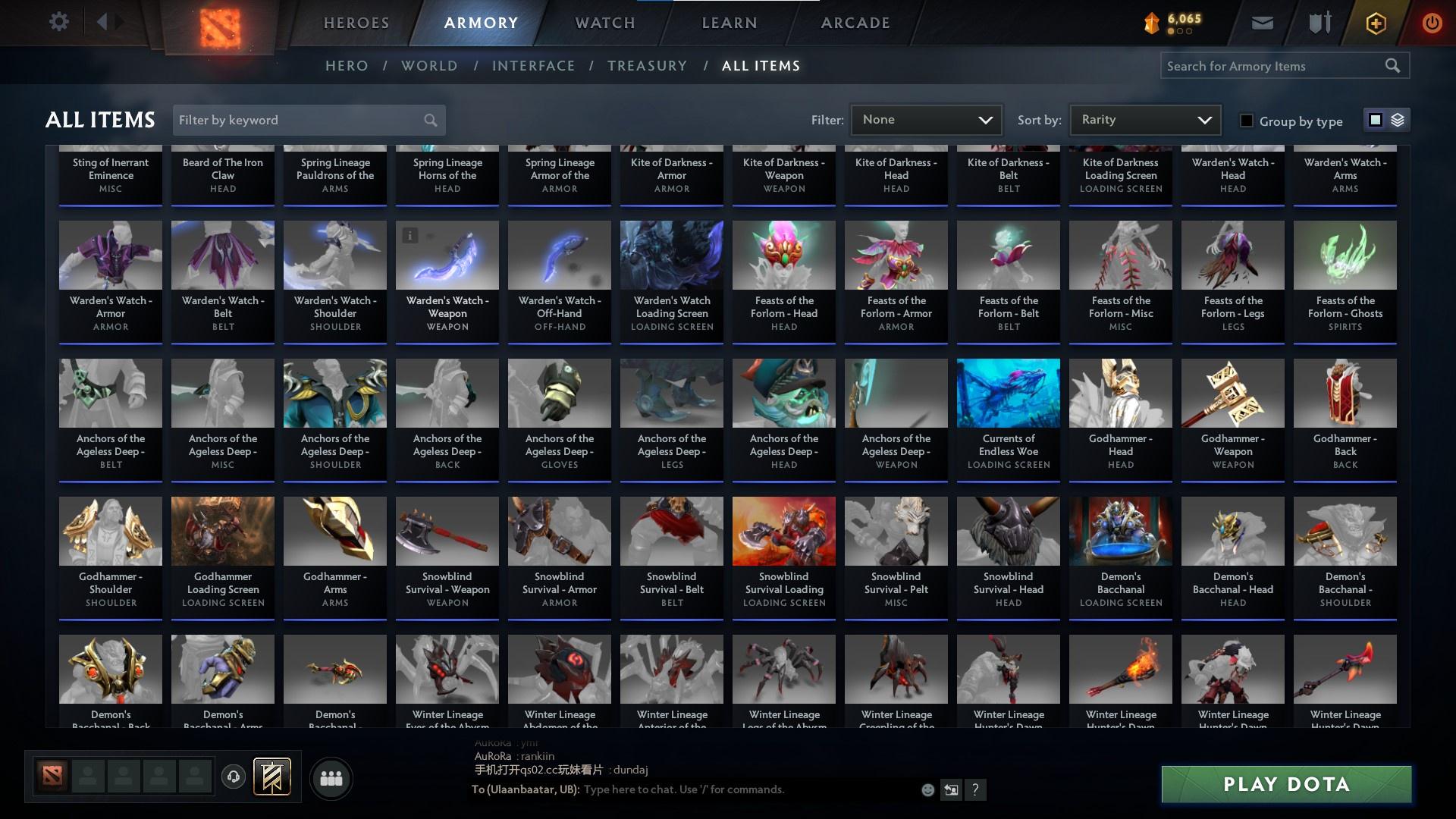Image resolution: width=1456 pixels, height=819 pixels.
Task: Open the Sort by Rarity dropdown
Action: (x=1144, y=119)
